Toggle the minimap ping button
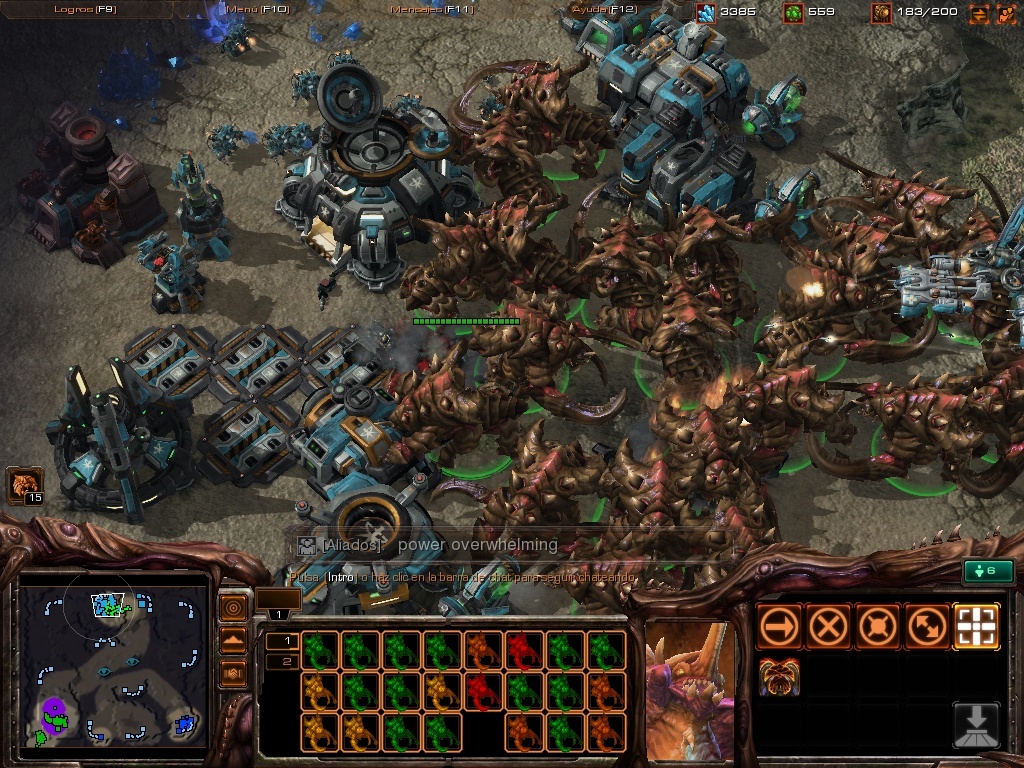Viewport: 1024px width, 768px height. (x=233, y=608)
